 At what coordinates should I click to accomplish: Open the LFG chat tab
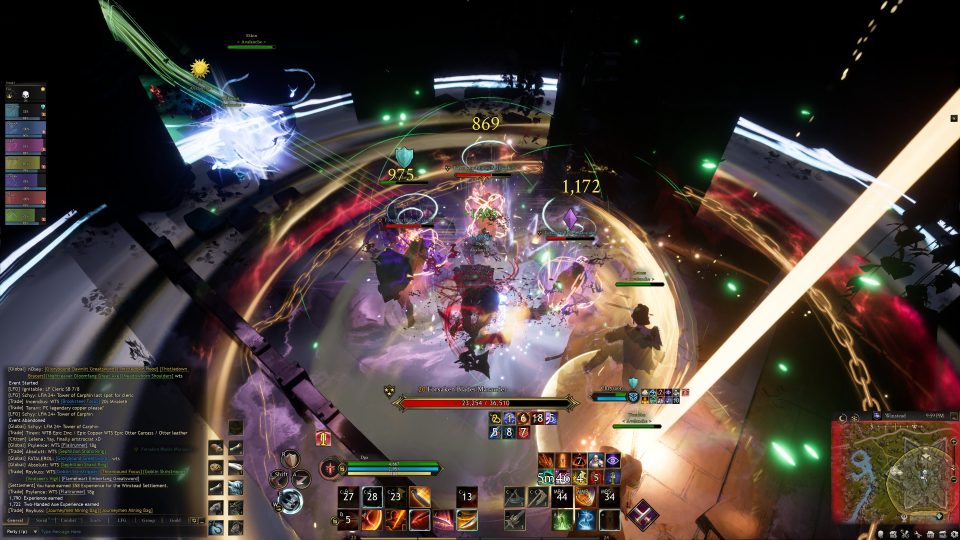122,520
